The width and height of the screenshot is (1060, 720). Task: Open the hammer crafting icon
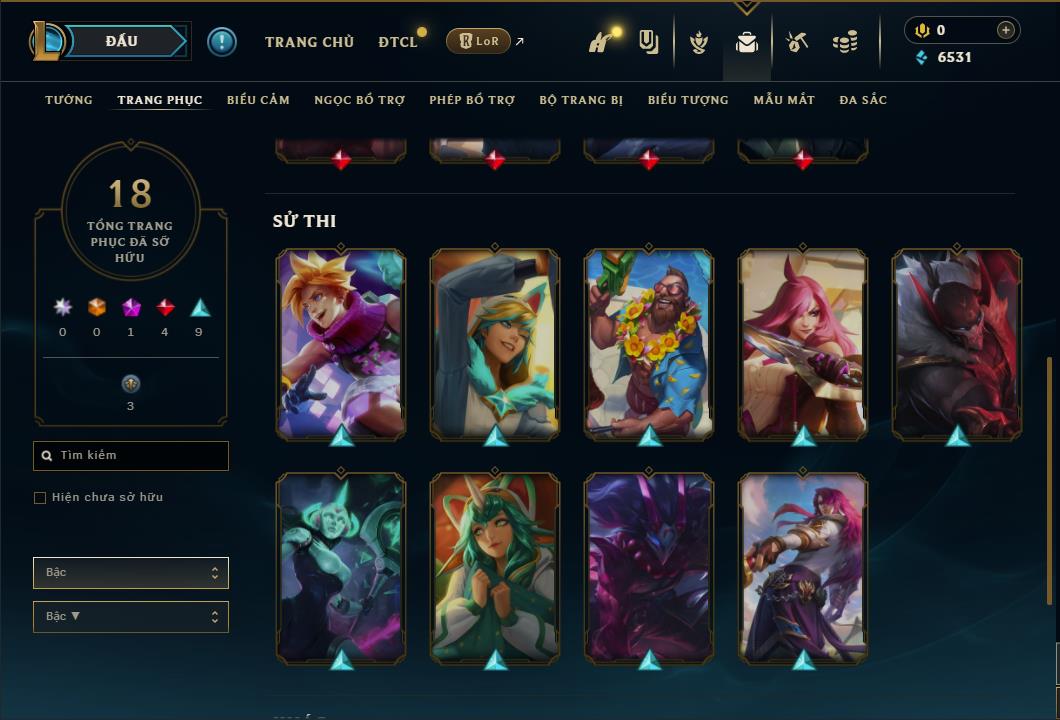[796, 42]
